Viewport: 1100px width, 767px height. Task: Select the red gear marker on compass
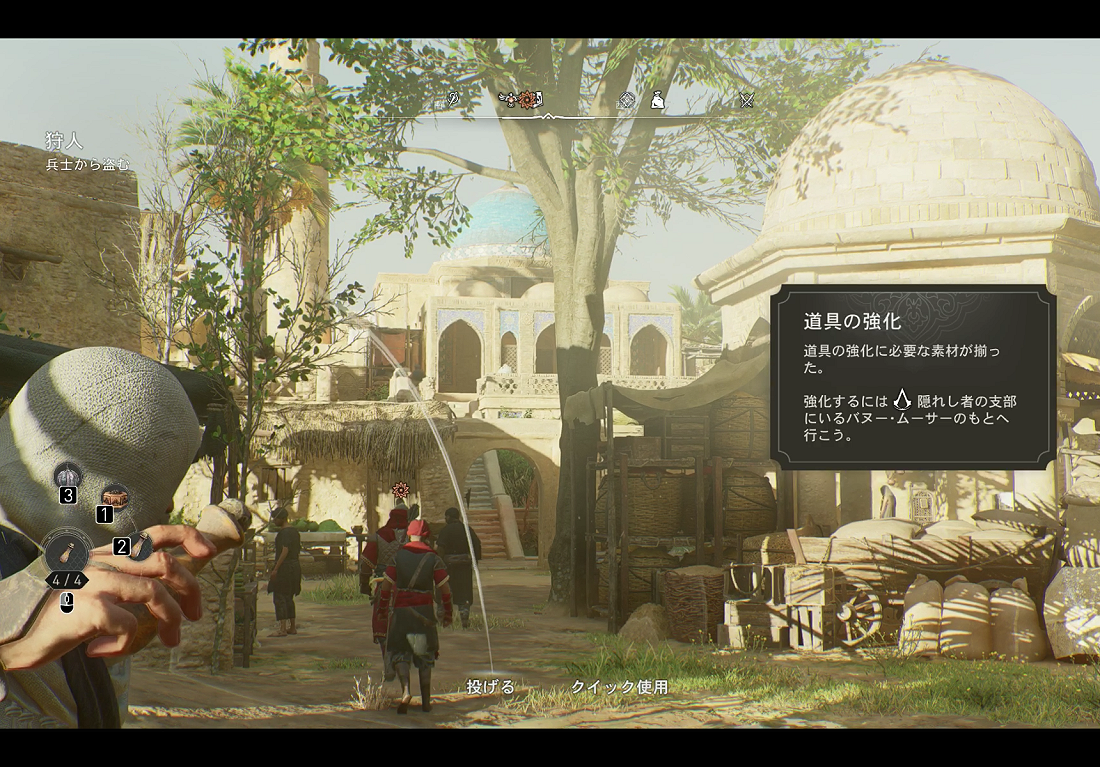tap(527, 99)
